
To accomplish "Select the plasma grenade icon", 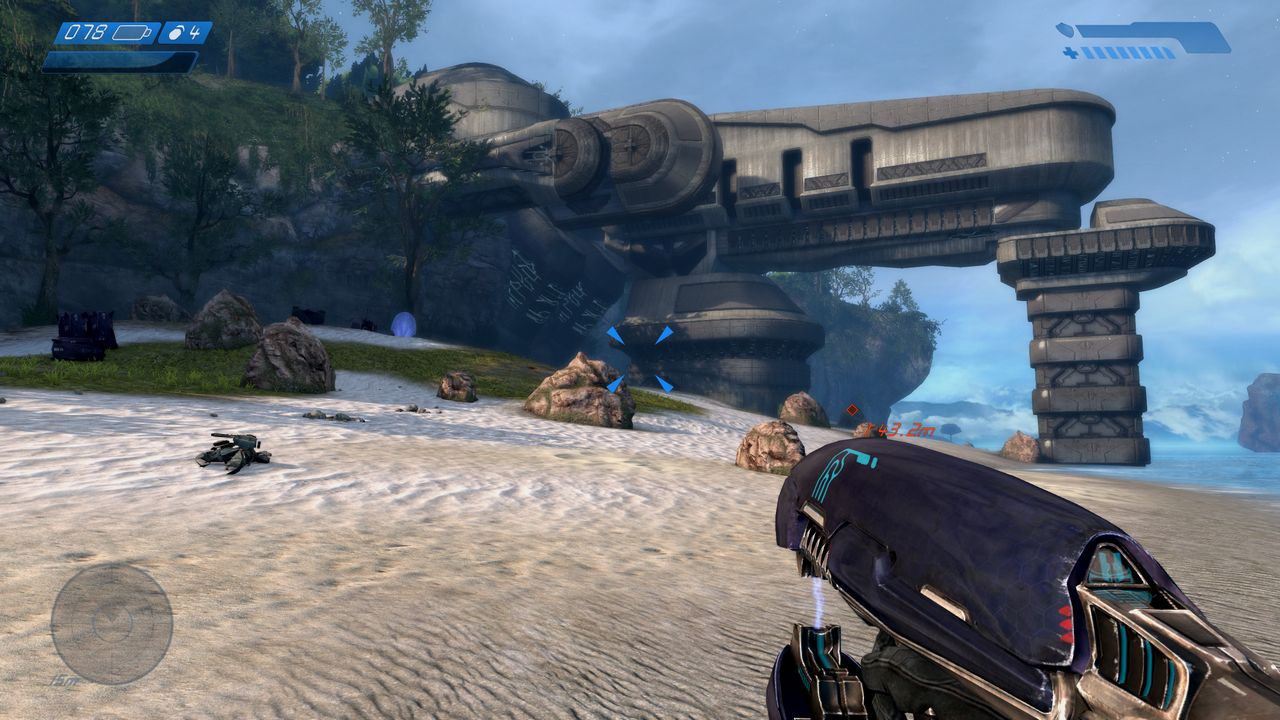I will point(177,33).
